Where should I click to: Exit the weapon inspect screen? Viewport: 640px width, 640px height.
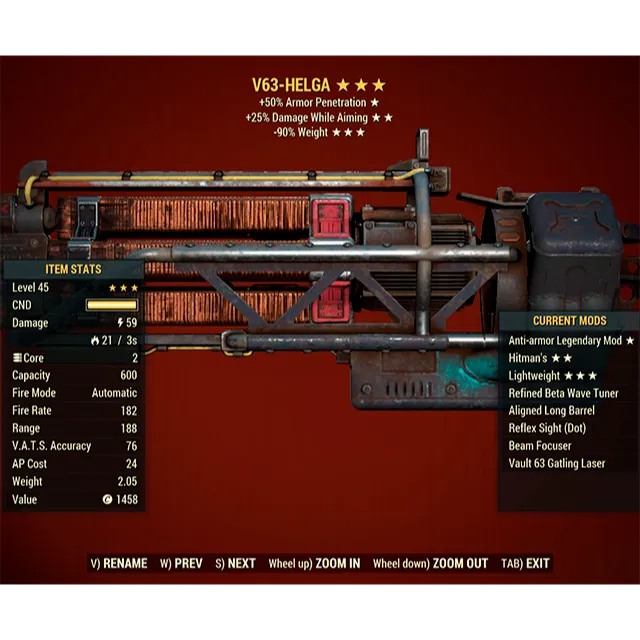click(x=527, y=563)
